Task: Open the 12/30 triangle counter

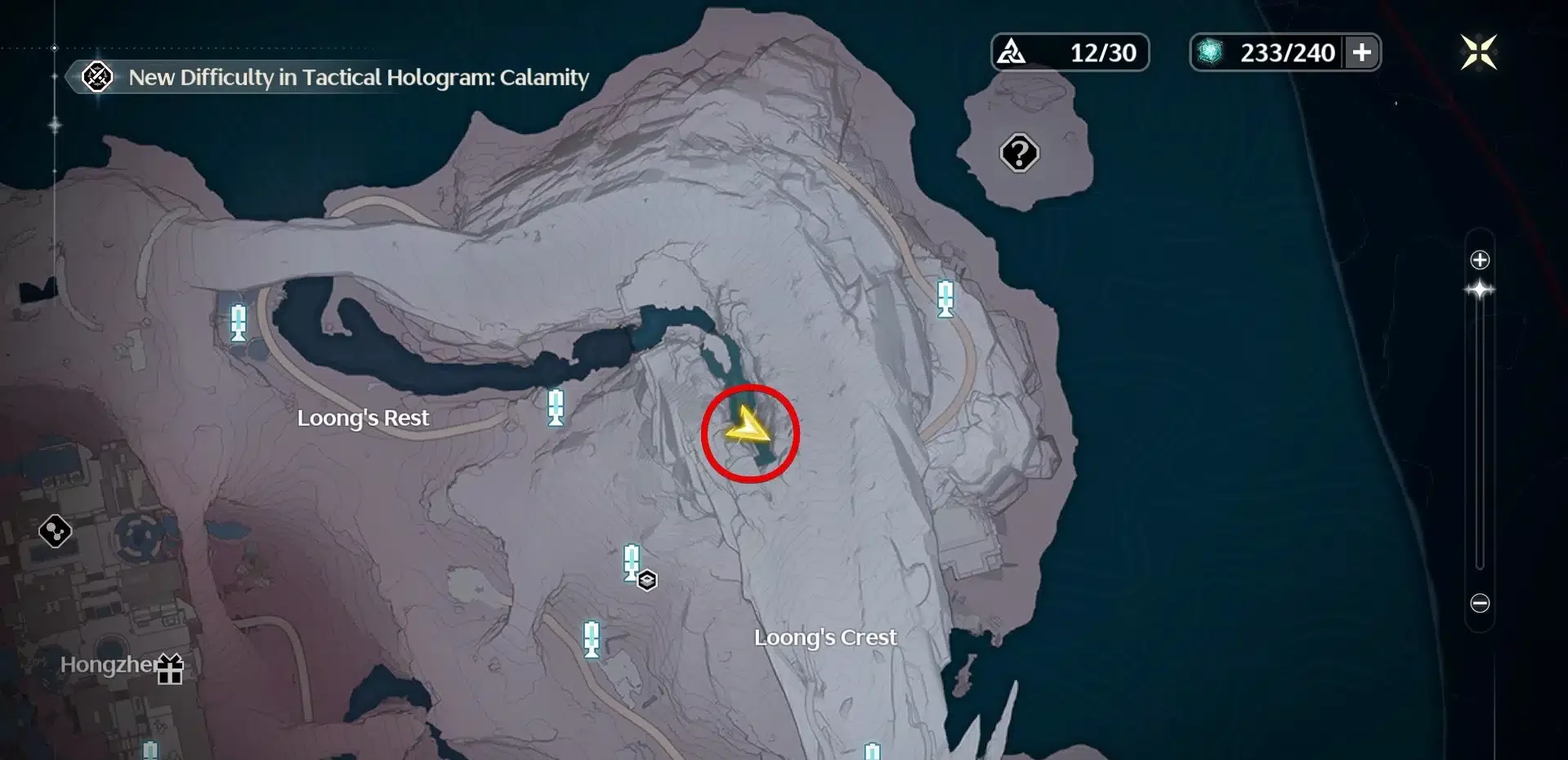Action: click(1070, 53)
